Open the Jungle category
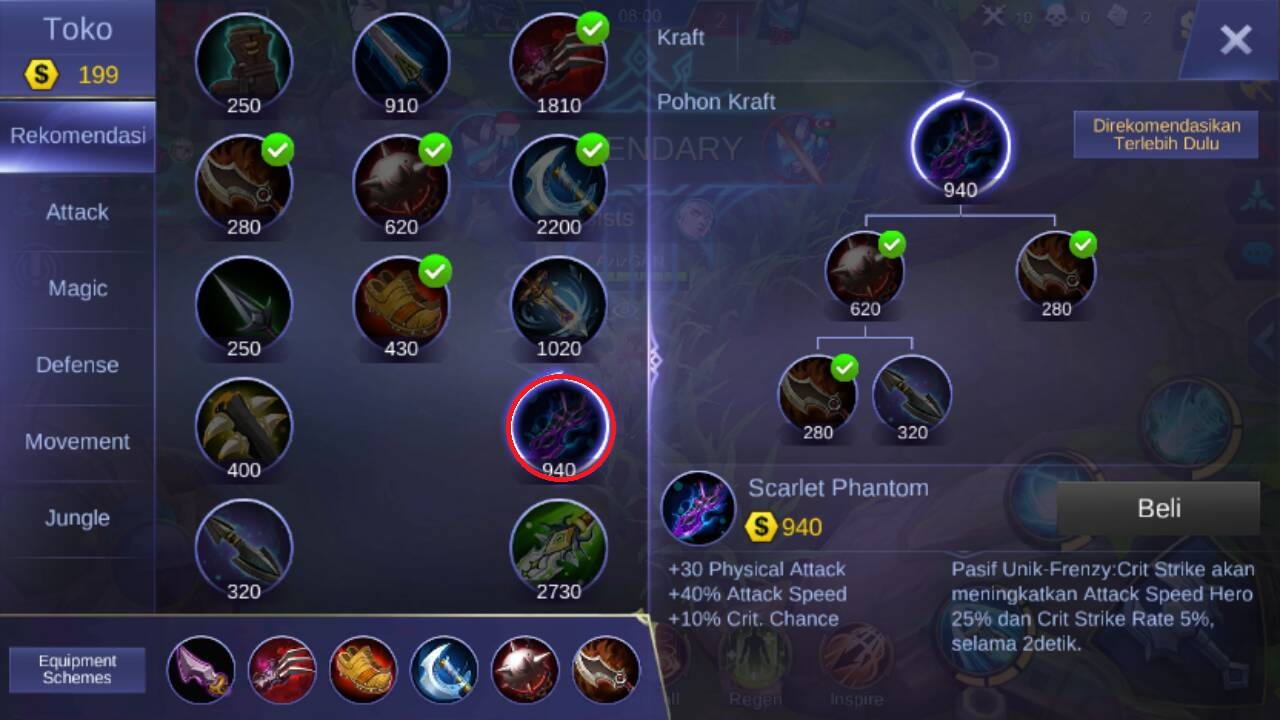The height and width of the screenshot is (720, 1280). coord(77,518)
